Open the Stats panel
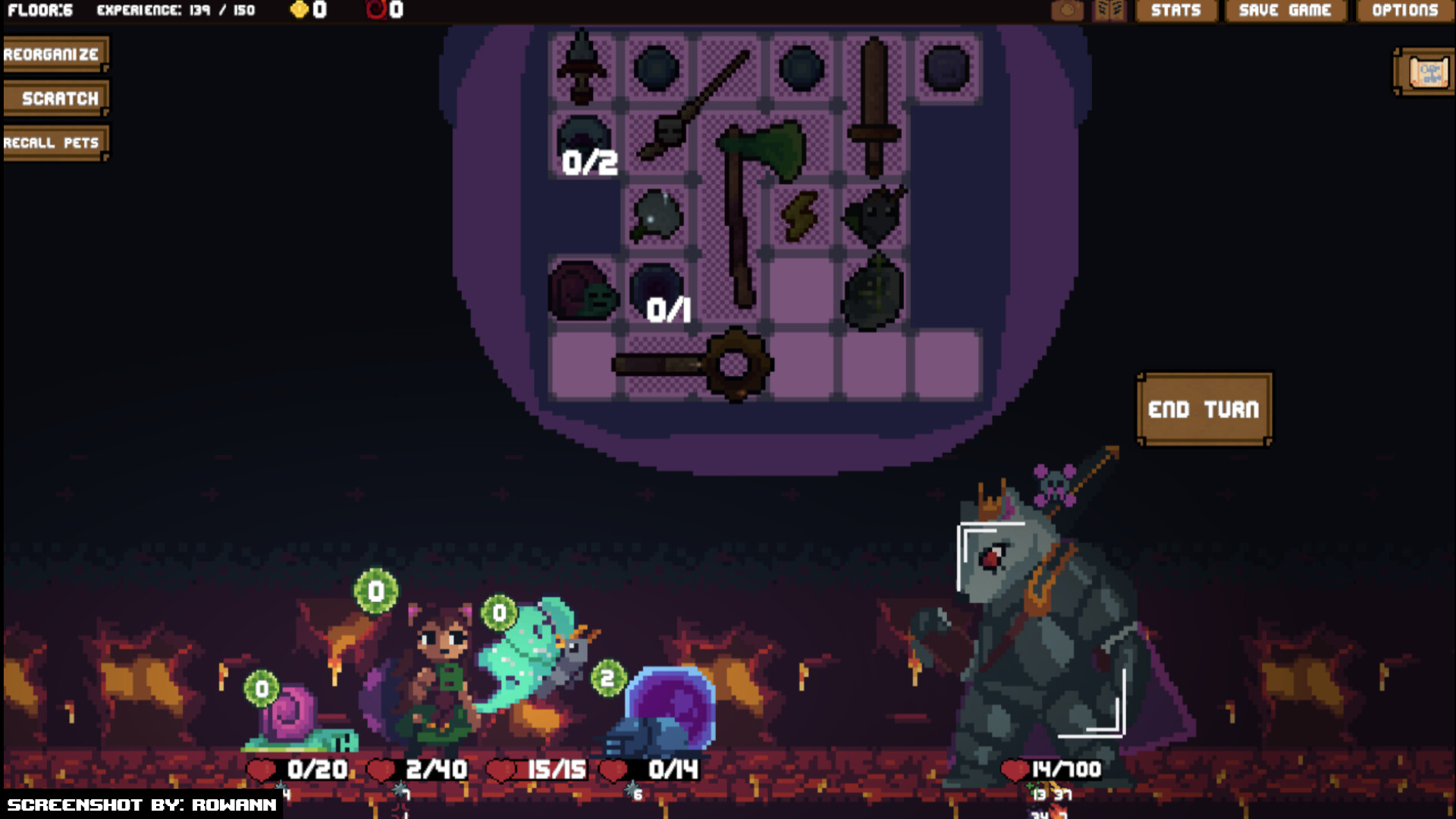This screenshot has height=819, width=1456. point(1175,10)
